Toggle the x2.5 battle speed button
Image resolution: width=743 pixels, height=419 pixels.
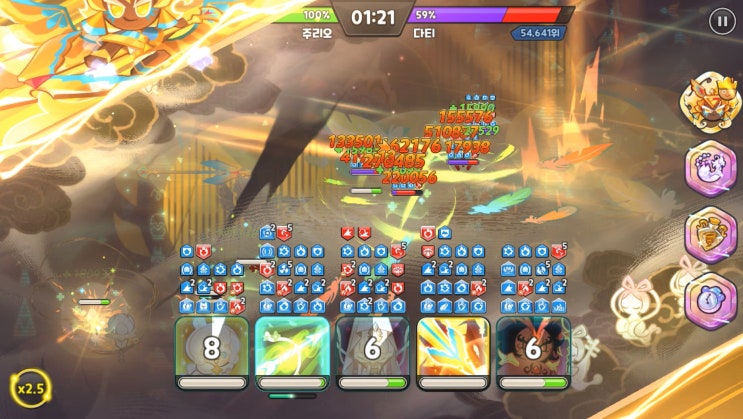[x=30, y=388]
